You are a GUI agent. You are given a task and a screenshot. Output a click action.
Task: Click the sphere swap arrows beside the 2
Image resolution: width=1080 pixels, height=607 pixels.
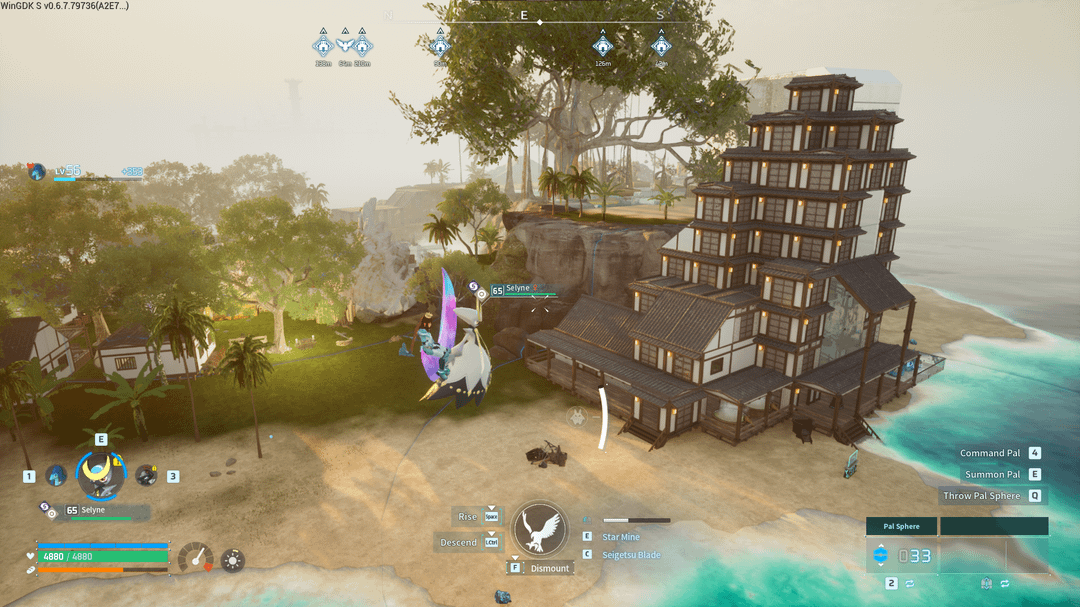pos(910,583)
